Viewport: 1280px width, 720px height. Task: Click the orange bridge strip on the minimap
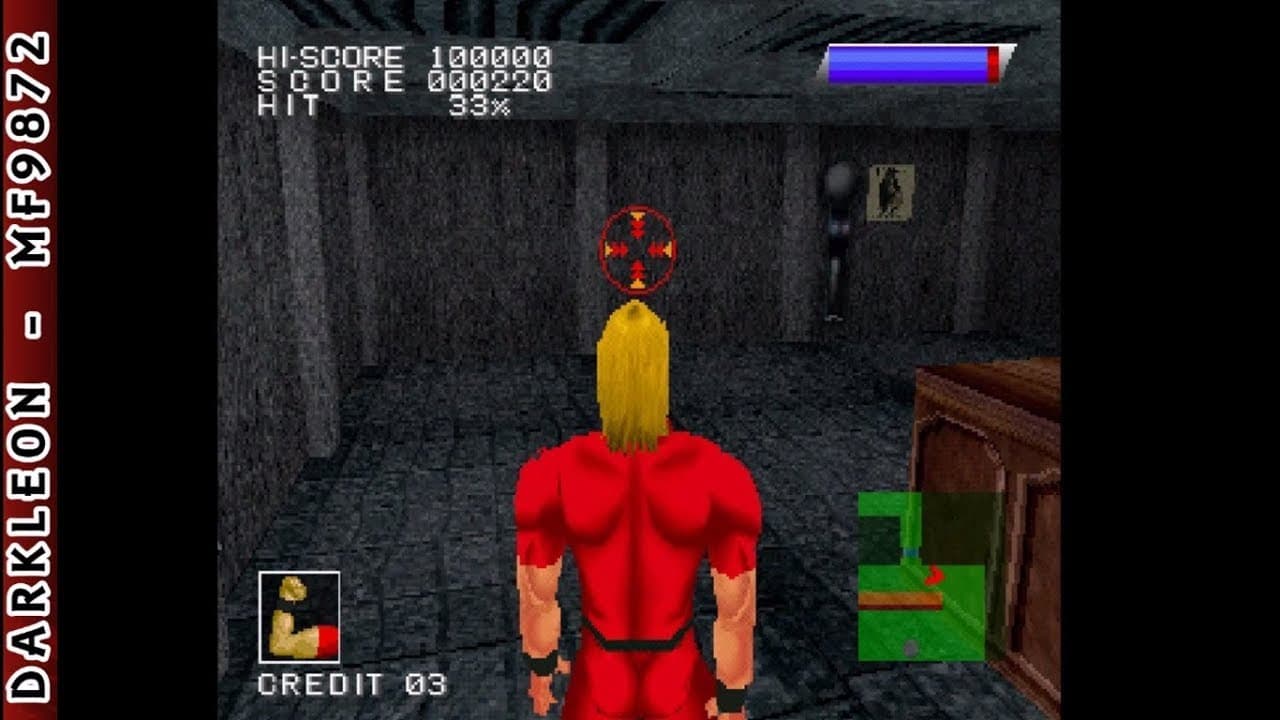(899, 598)
